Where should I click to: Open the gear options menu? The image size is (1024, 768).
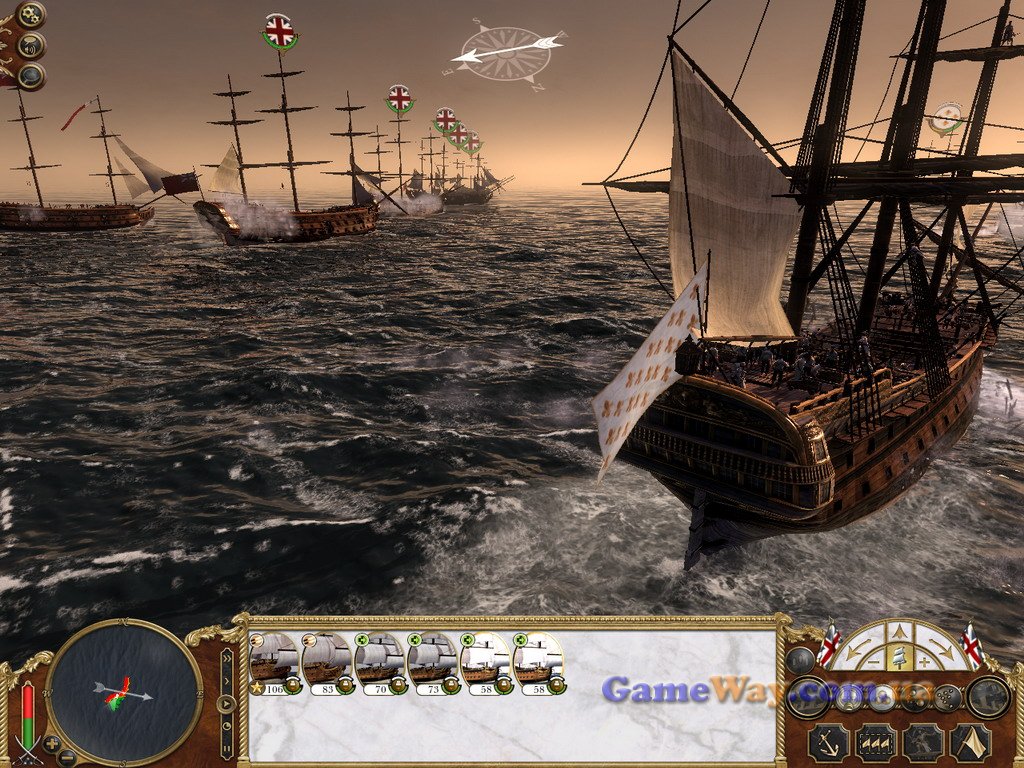[x=31, y=15]
